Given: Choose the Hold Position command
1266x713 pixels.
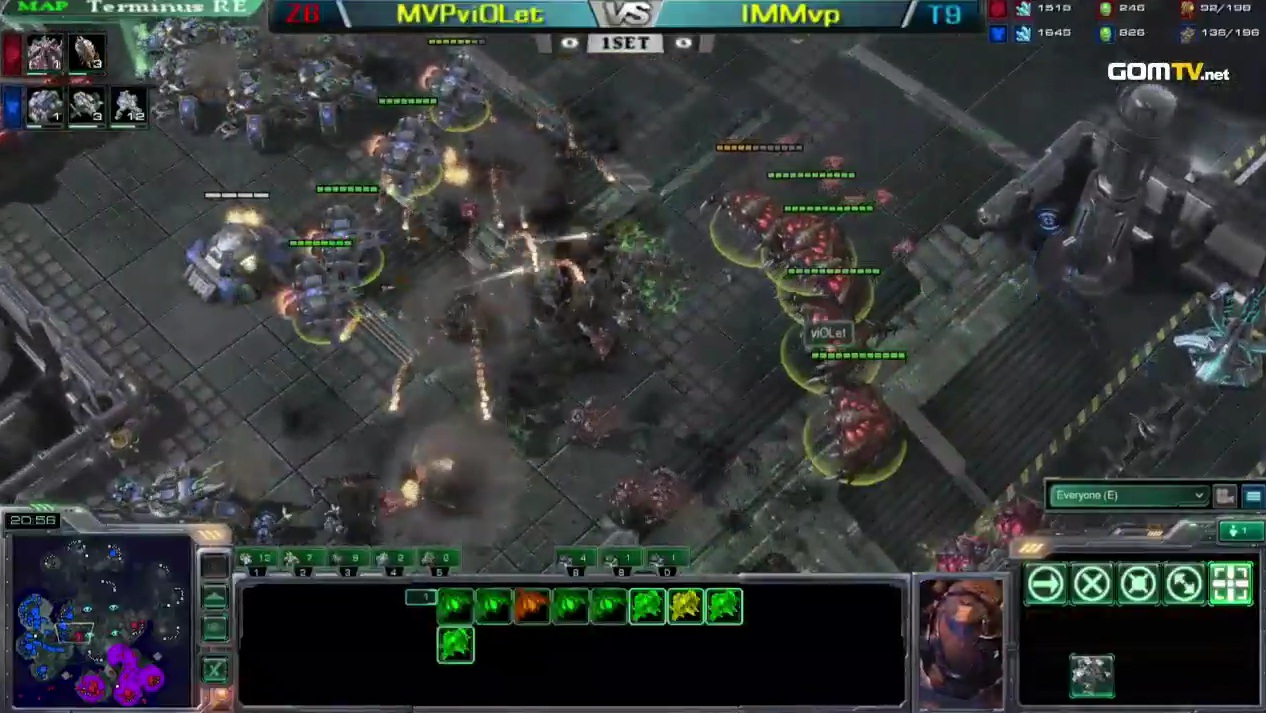Looking at the screenshot, I should [1138, 584].
